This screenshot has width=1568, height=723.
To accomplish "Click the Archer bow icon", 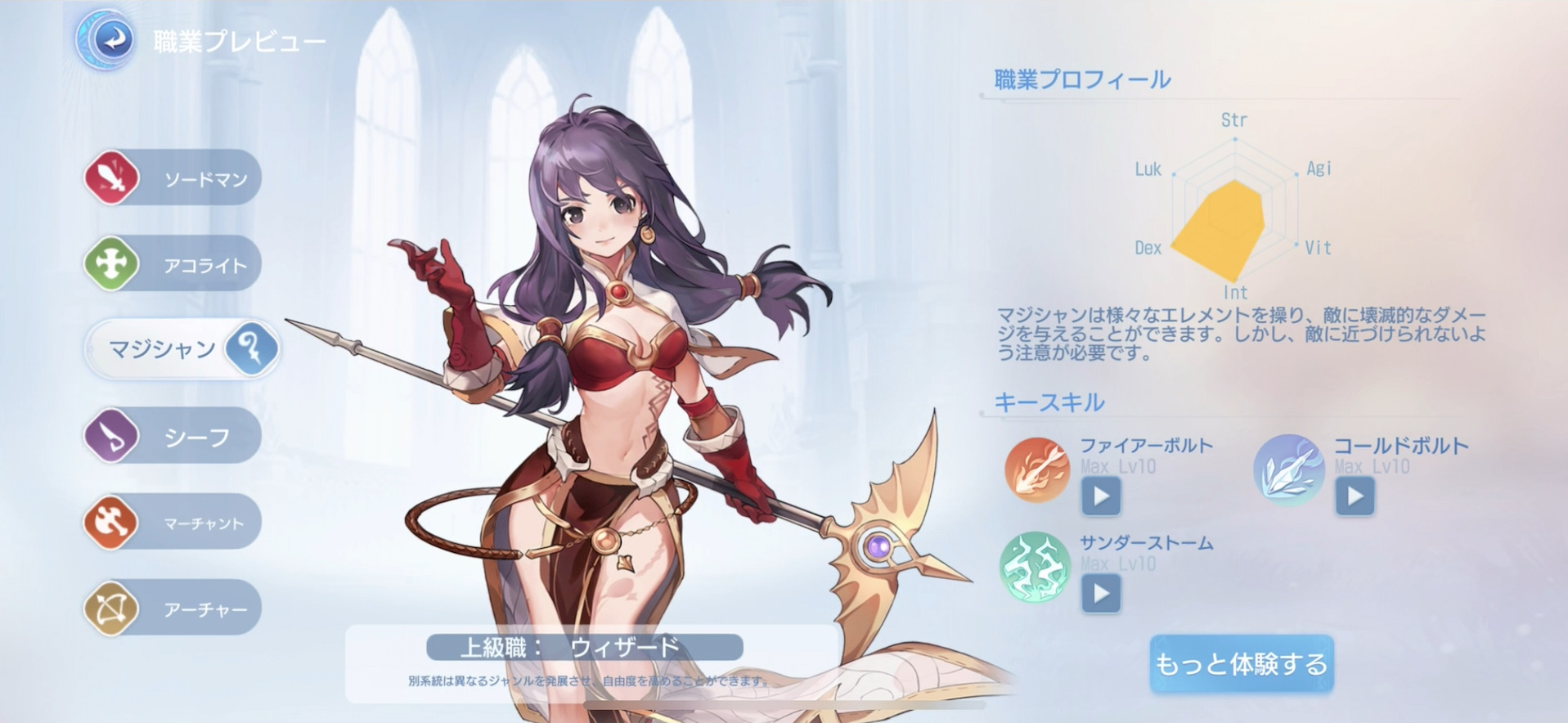I will pos(110,607).
